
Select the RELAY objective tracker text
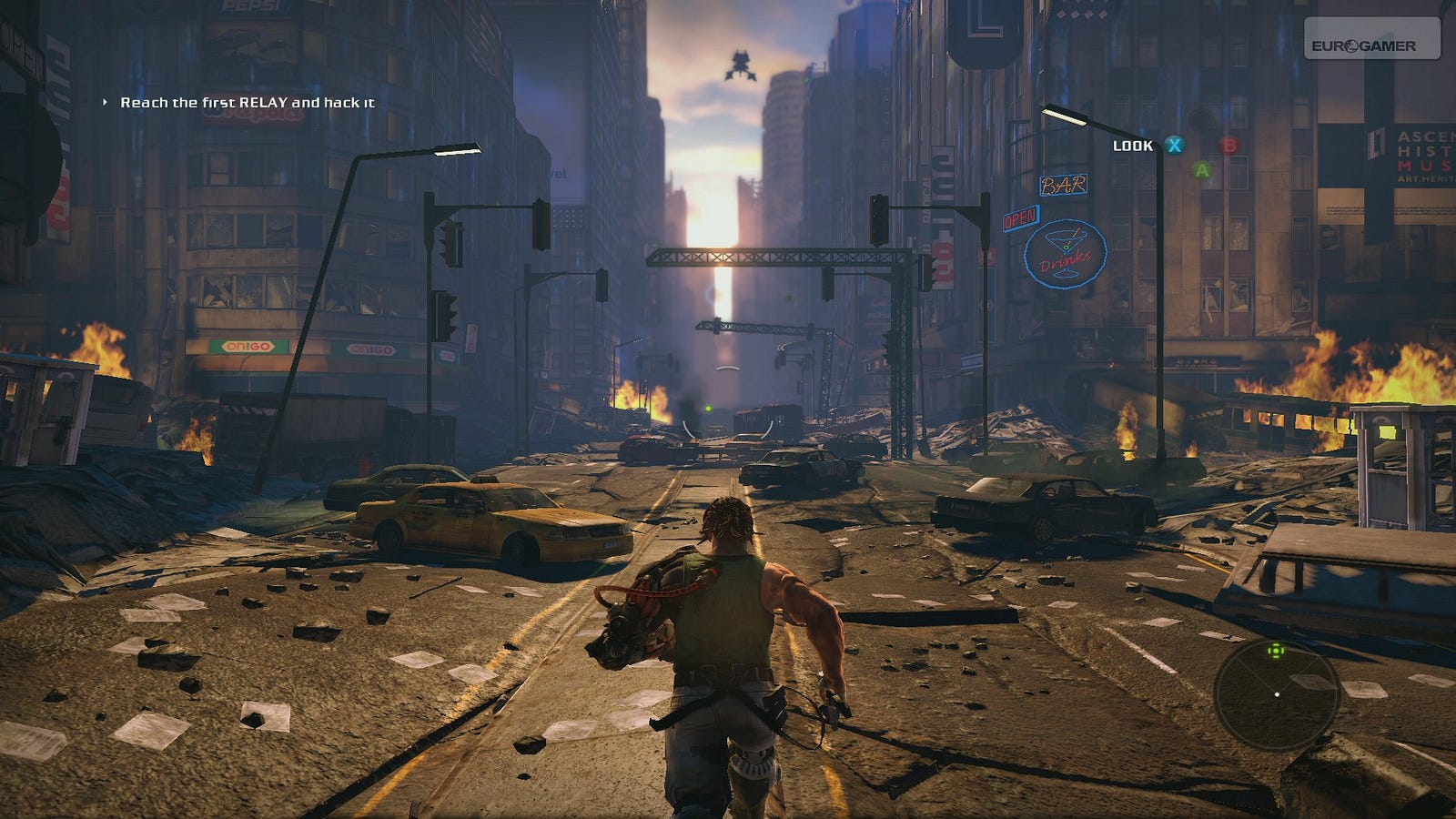click(x=247, y=103)
